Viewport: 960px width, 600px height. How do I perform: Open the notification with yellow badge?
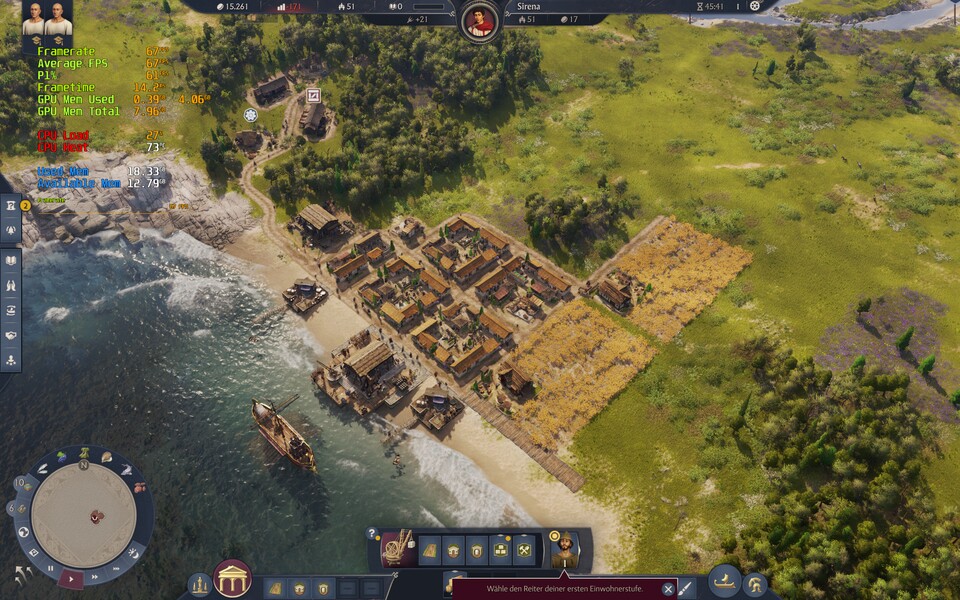coord(12,206)
